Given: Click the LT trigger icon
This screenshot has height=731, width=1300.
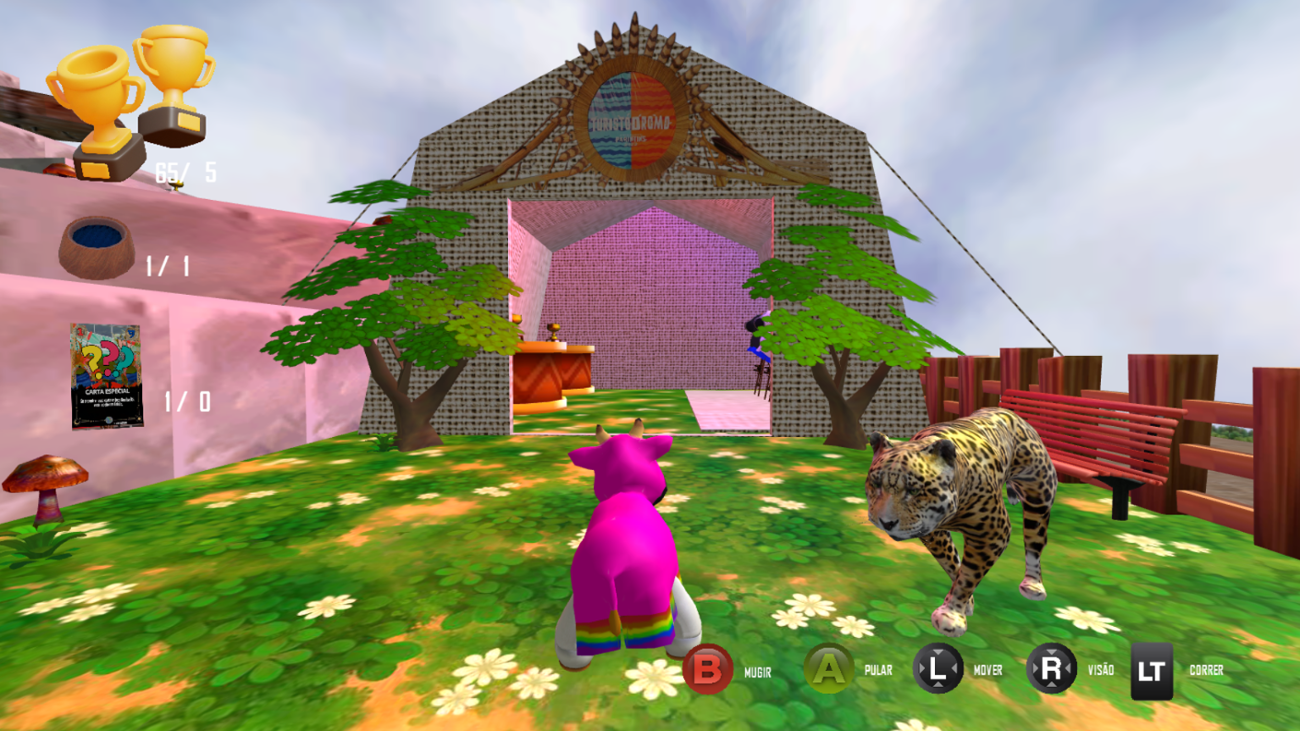Looking at the screenshot, I should pyautogui.click(x=1150, y=669).
